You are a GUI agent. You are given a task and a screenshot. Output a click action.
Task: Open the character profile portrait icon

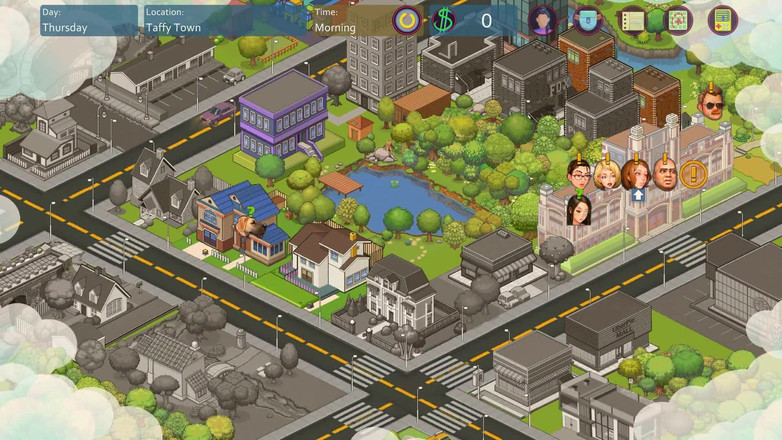coord(543,20)
